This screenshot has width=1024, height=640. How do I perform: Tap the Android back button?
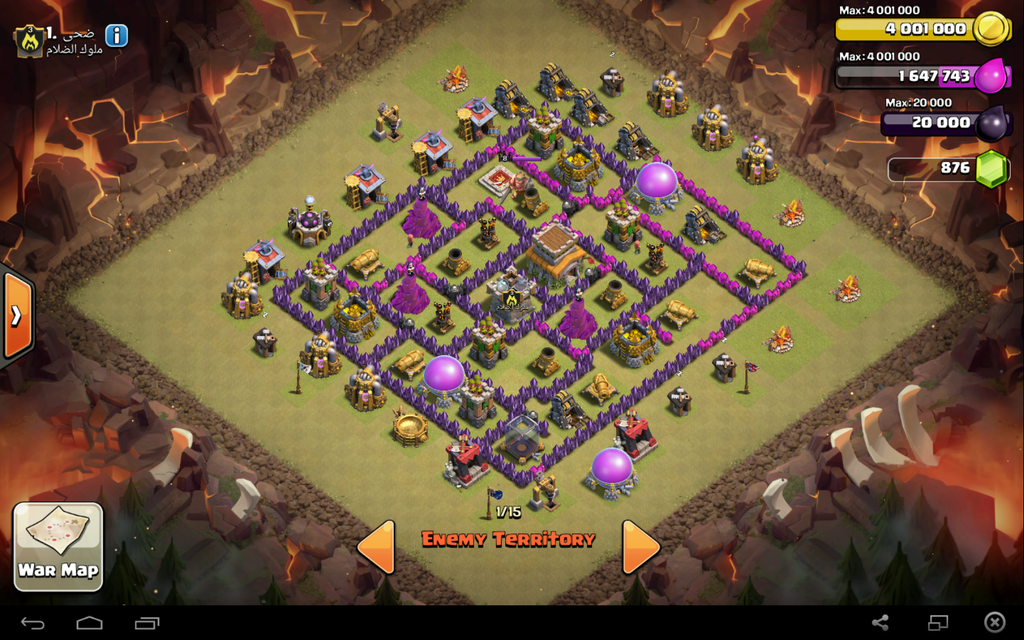point(33,623)
